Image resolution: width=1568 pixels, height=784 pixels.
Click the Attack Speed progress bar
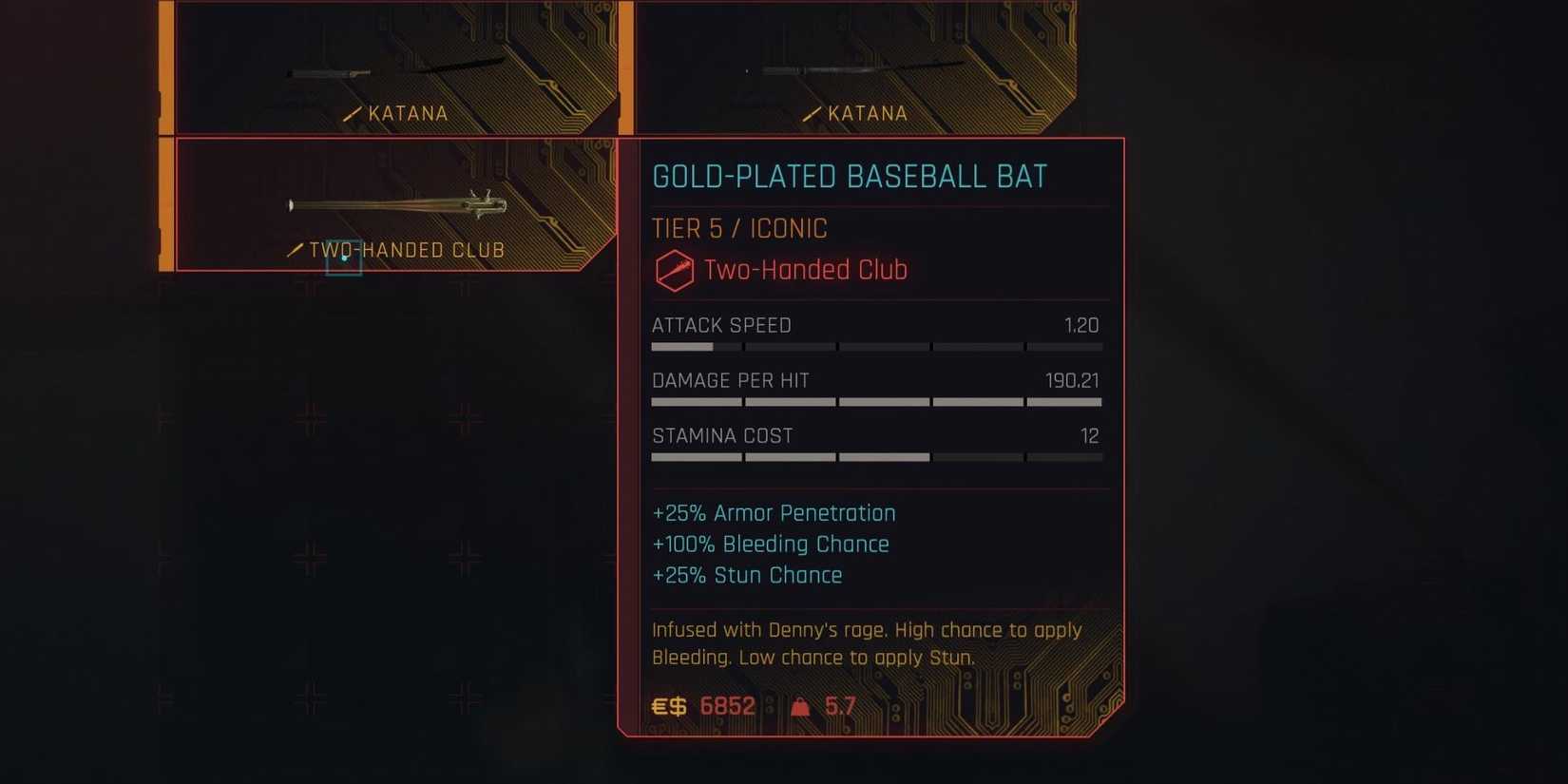tap(874, 347)
